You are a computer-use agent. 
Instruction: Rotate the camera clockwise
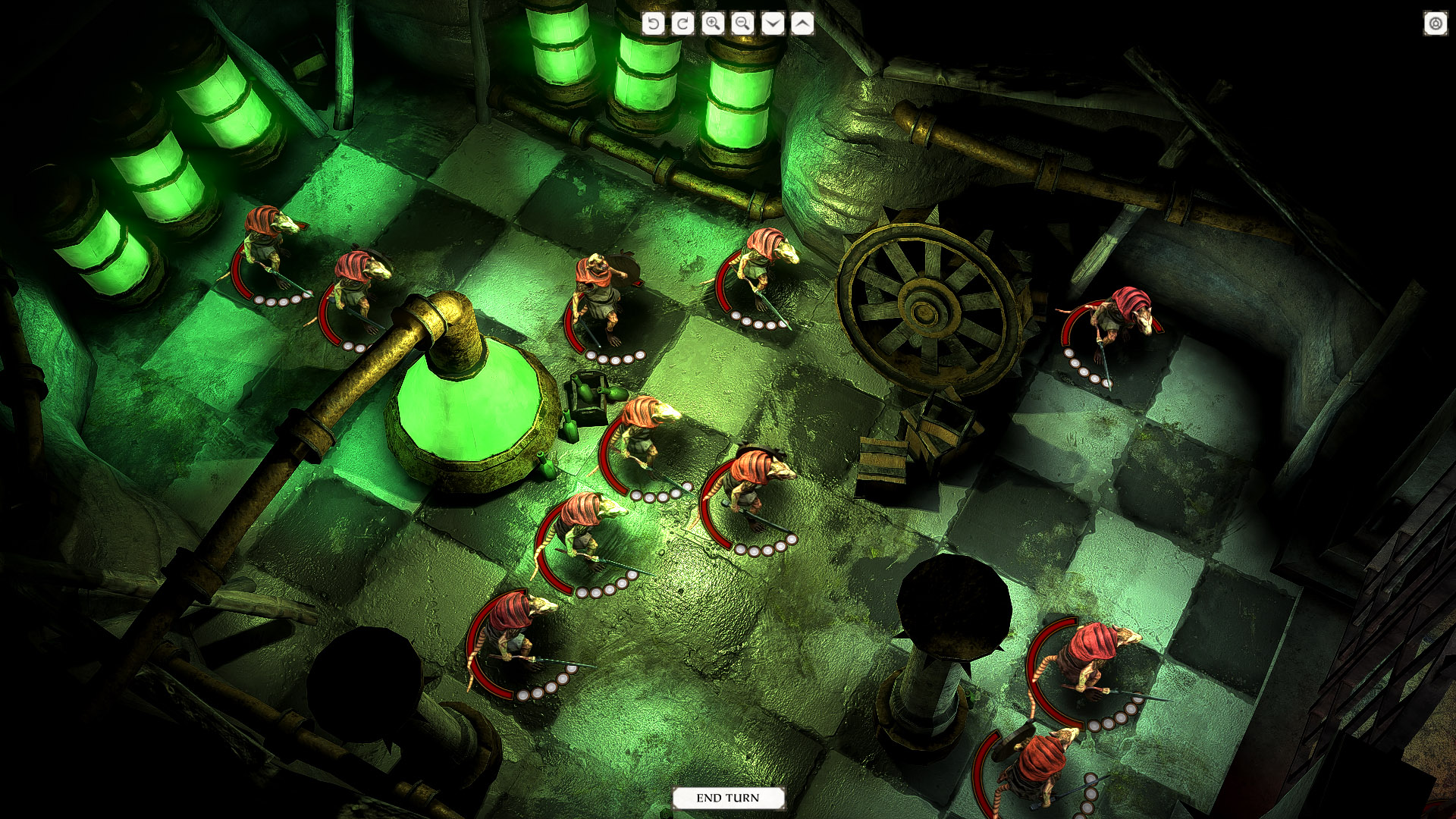(682, 24)
